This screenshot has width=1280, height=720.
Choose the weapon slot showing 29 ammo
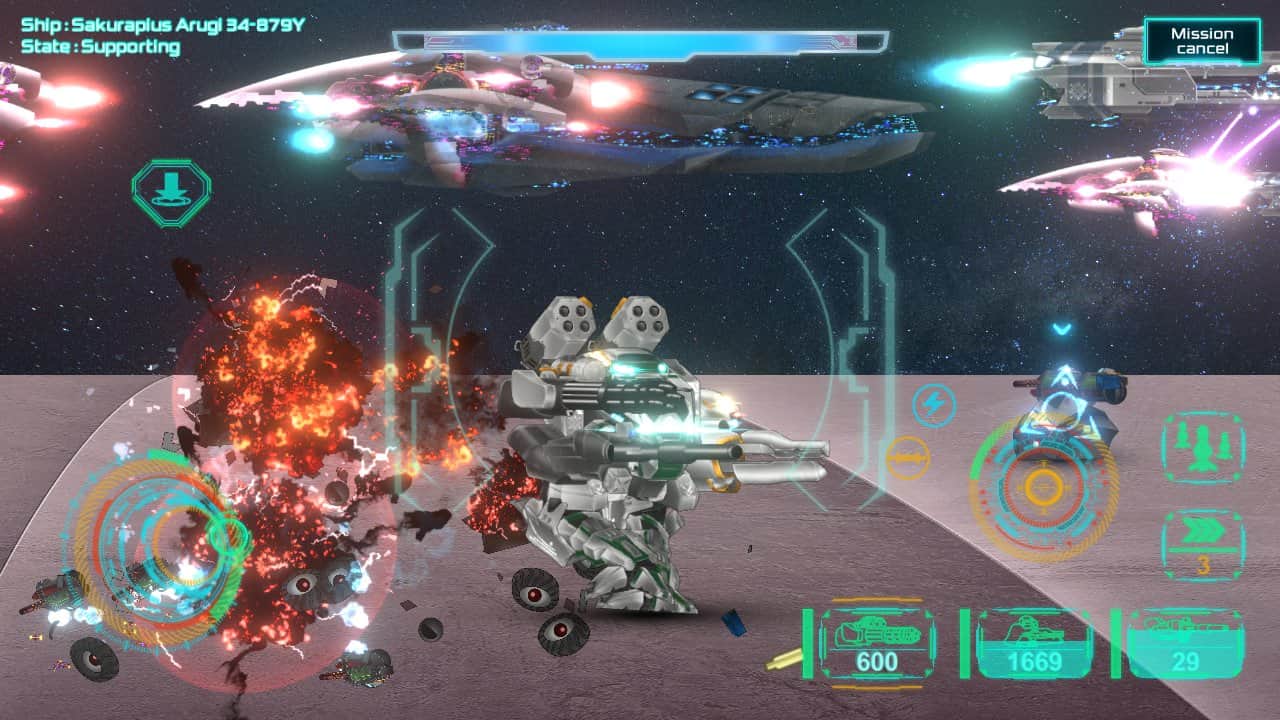point(1186,644)
